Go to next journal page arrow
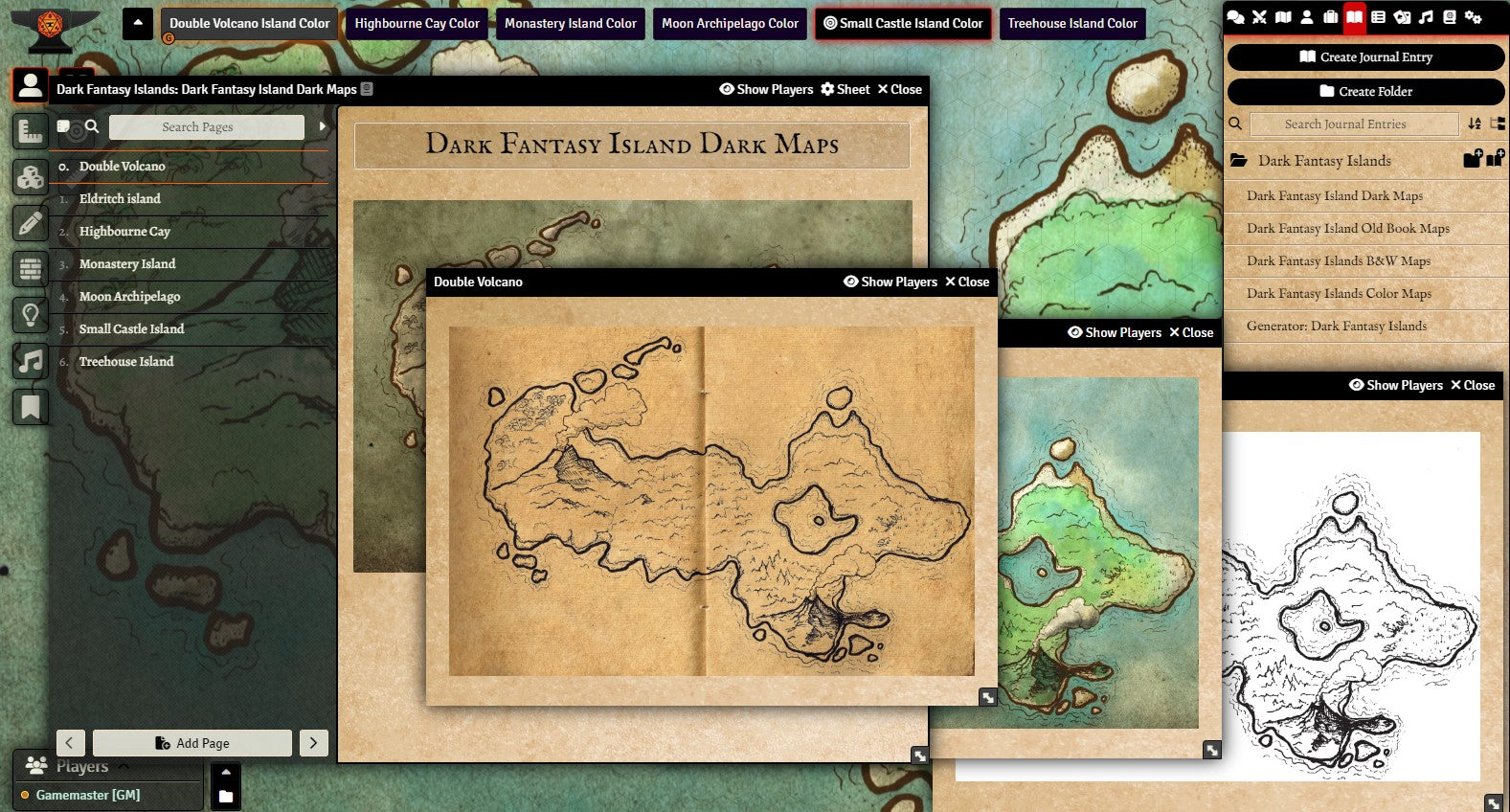 [314, 743]
